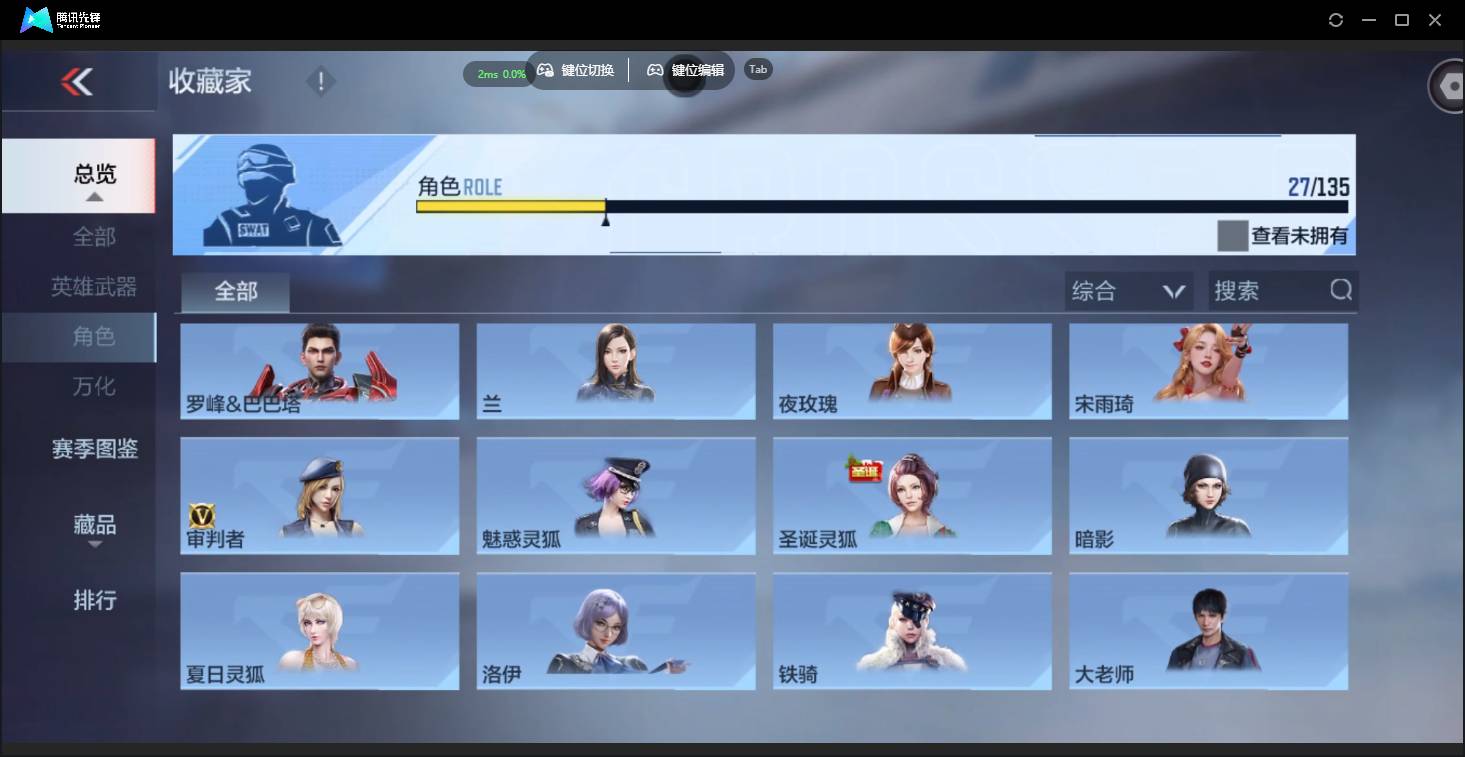The height and width of the screenshot is (757, 1465).
Task: Open the 赛季图鉴 section
Action: [94, 449]
